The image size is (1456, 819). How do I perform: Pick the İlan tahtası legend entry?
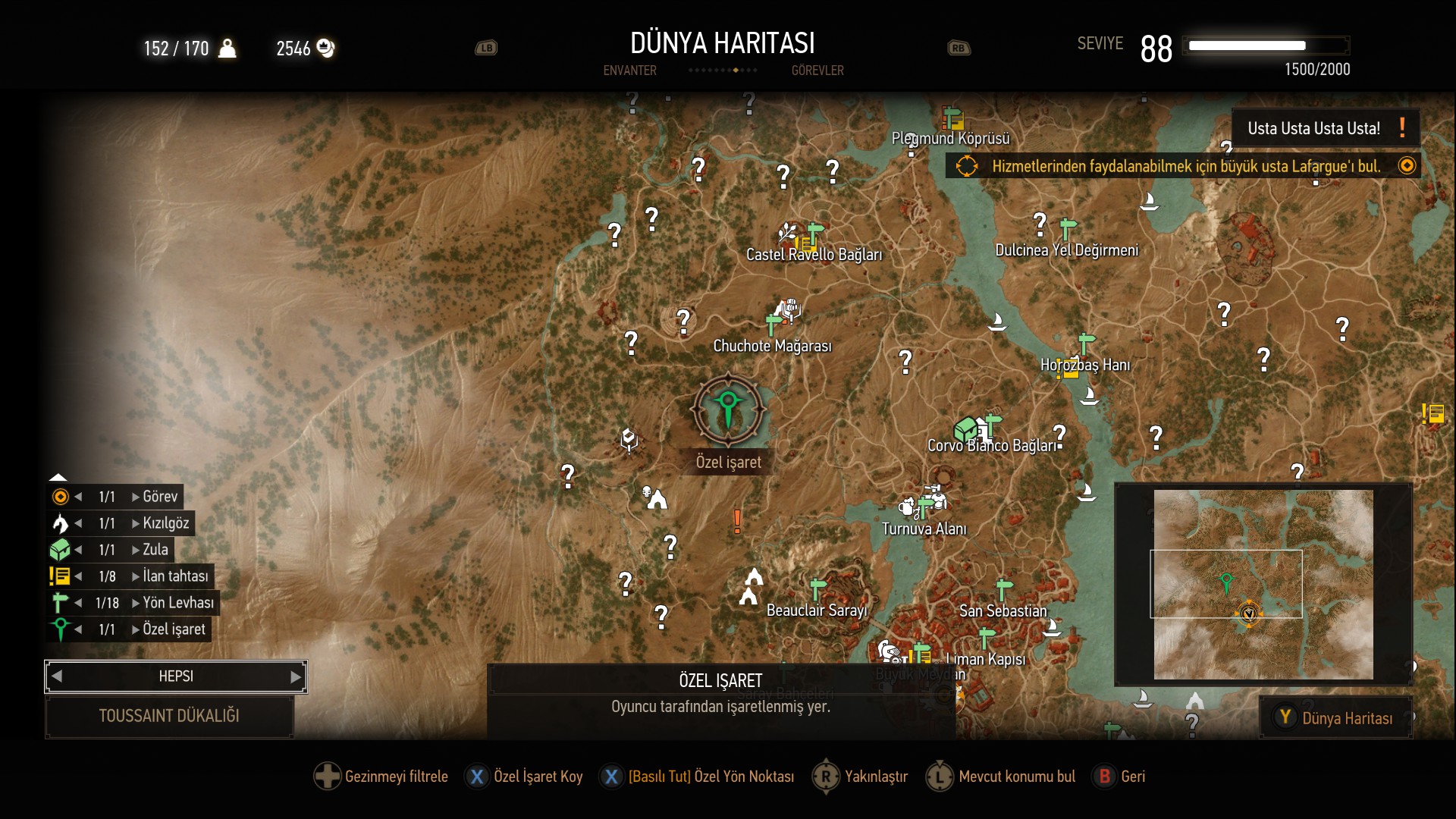pyautogui.click(x=174, y=576)
